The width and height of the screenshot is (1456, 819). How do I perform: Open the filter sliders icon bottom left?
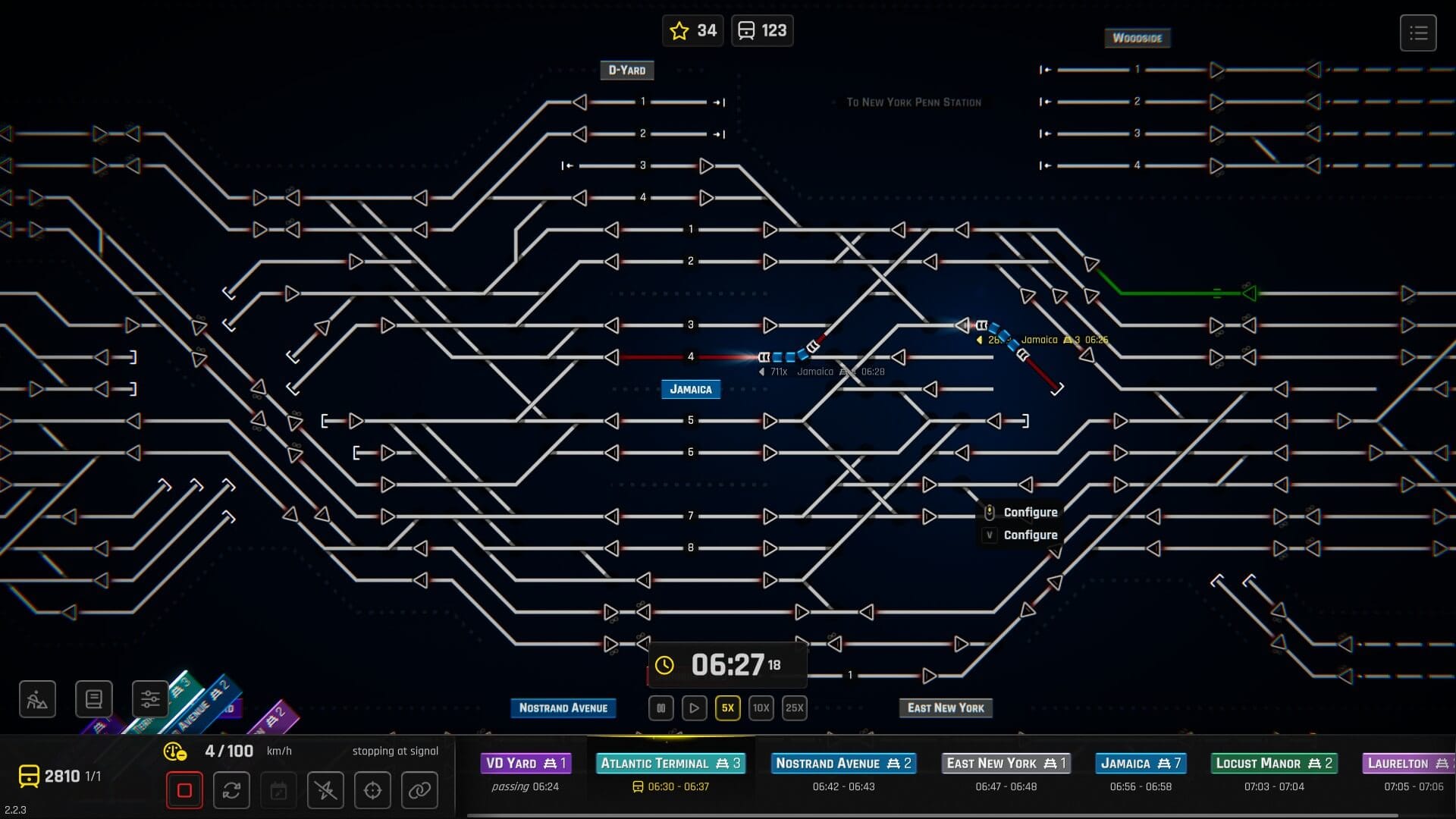[150, 698]
